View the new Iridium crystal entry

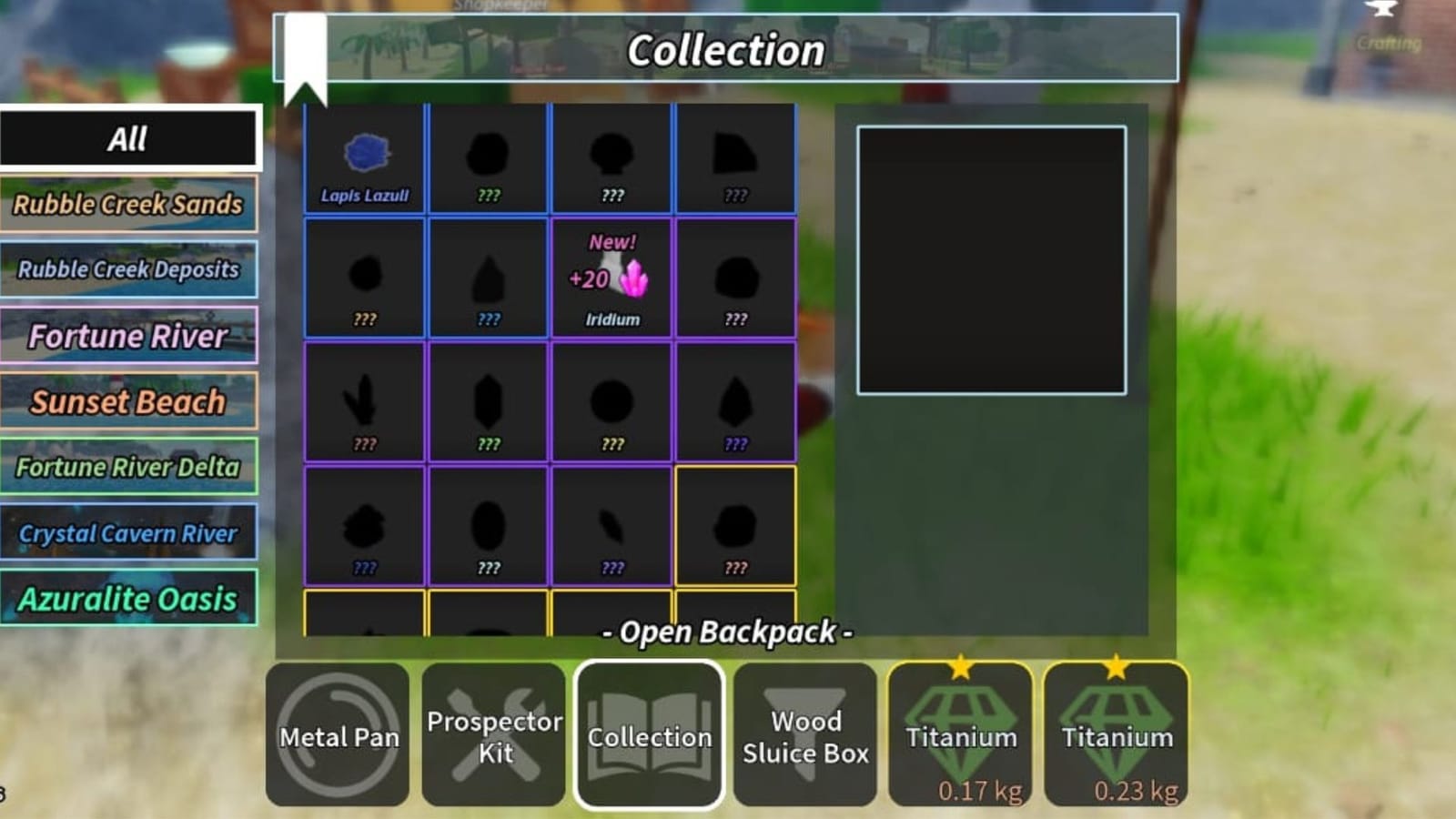[612, 278]
